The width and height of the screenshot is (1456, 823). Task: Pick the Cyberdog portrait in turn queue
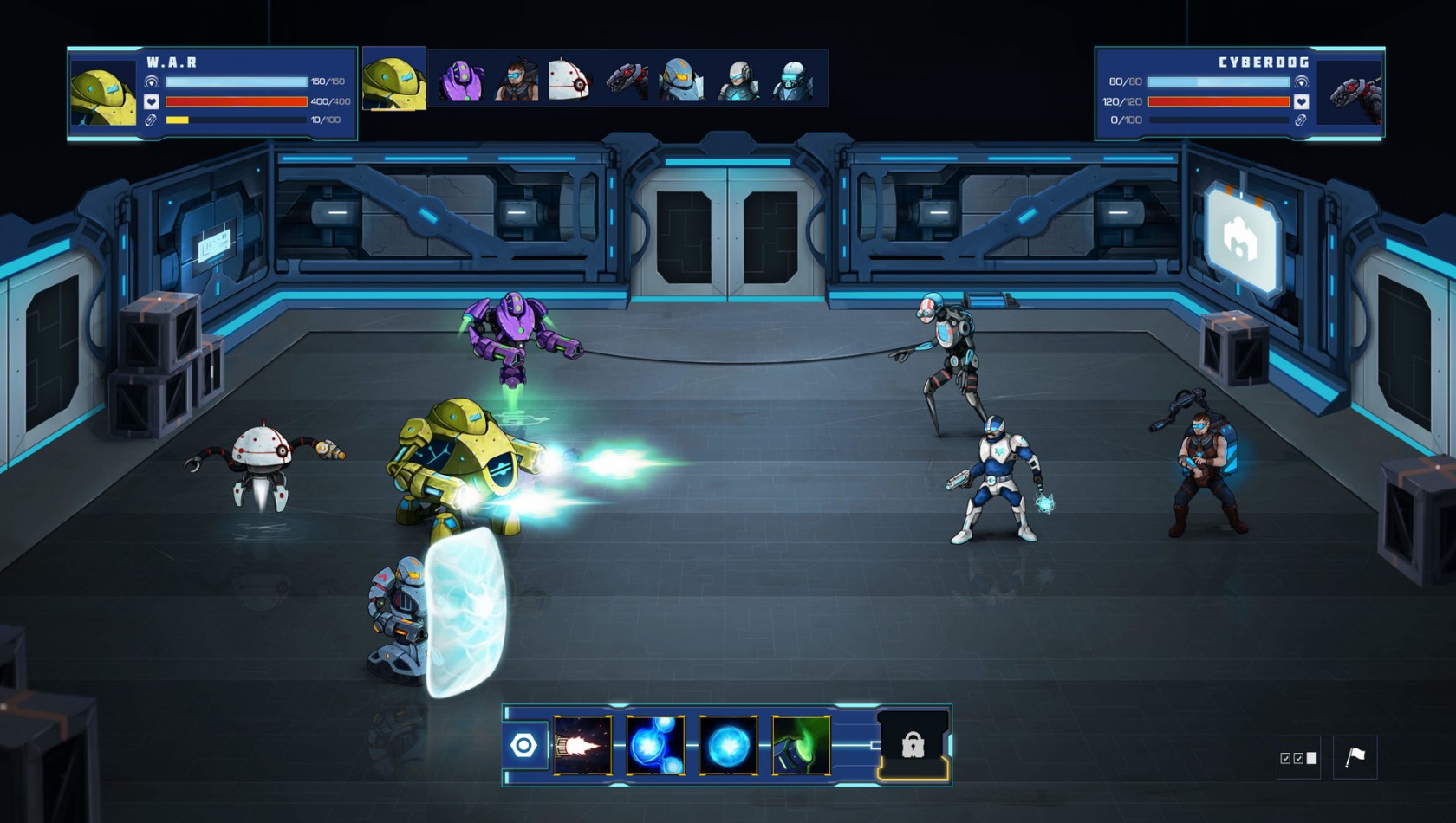[627, 81]
